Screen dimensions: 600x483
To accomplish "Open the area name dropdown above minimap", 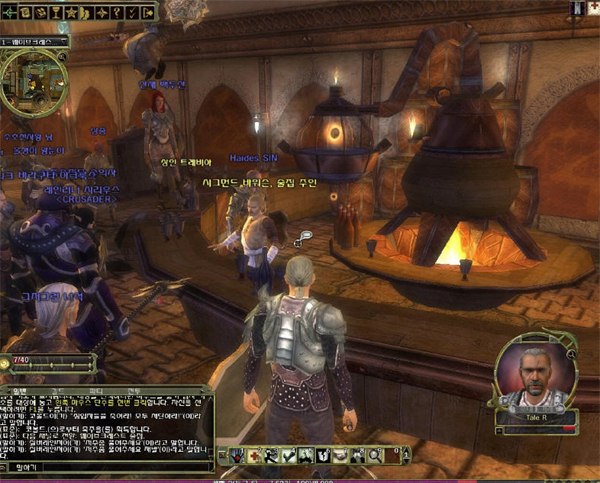I will click(34, 43).
